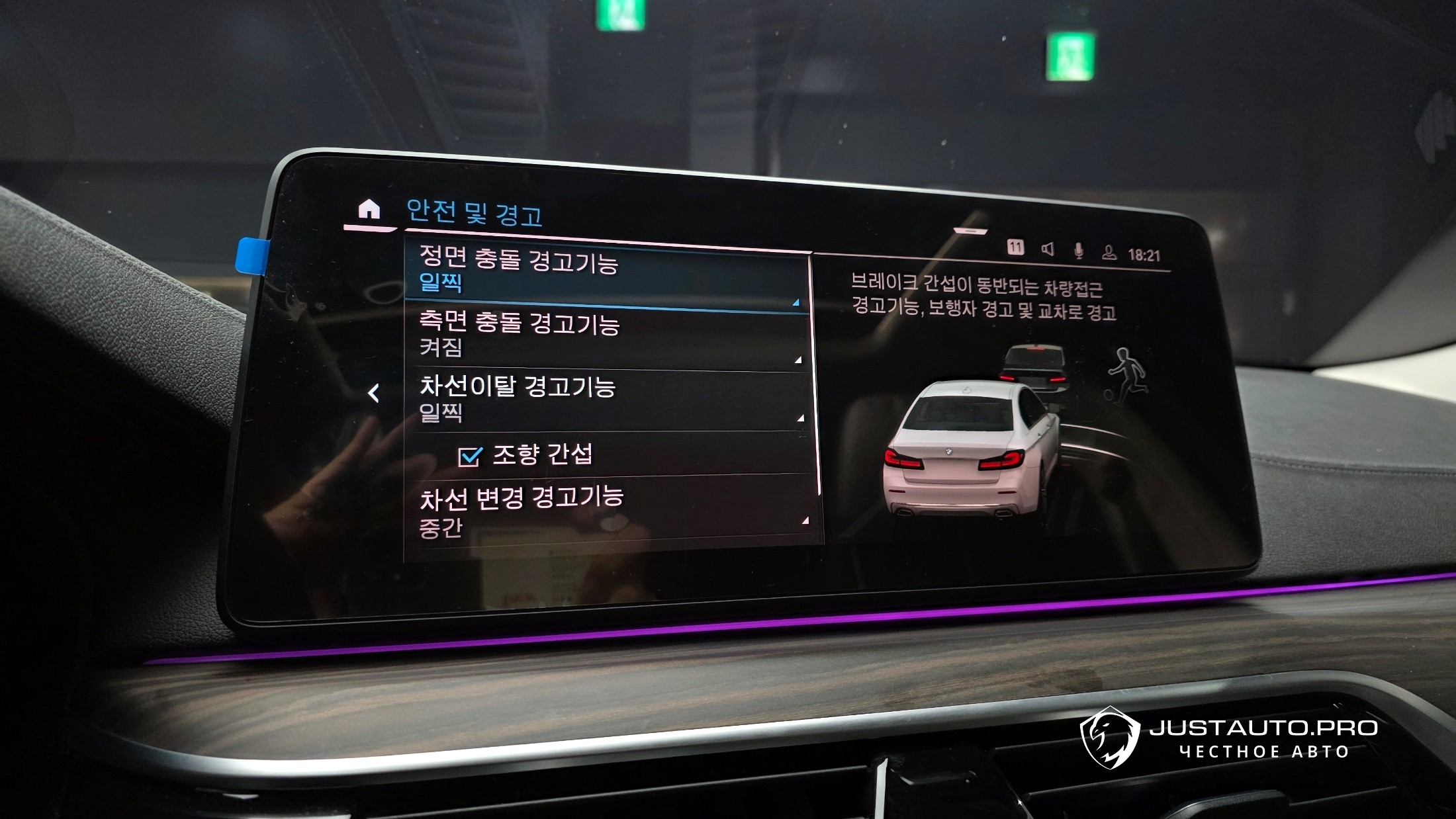Click the speaker volume status icon
This screenshot has height=819, width=1456.
1048,249
